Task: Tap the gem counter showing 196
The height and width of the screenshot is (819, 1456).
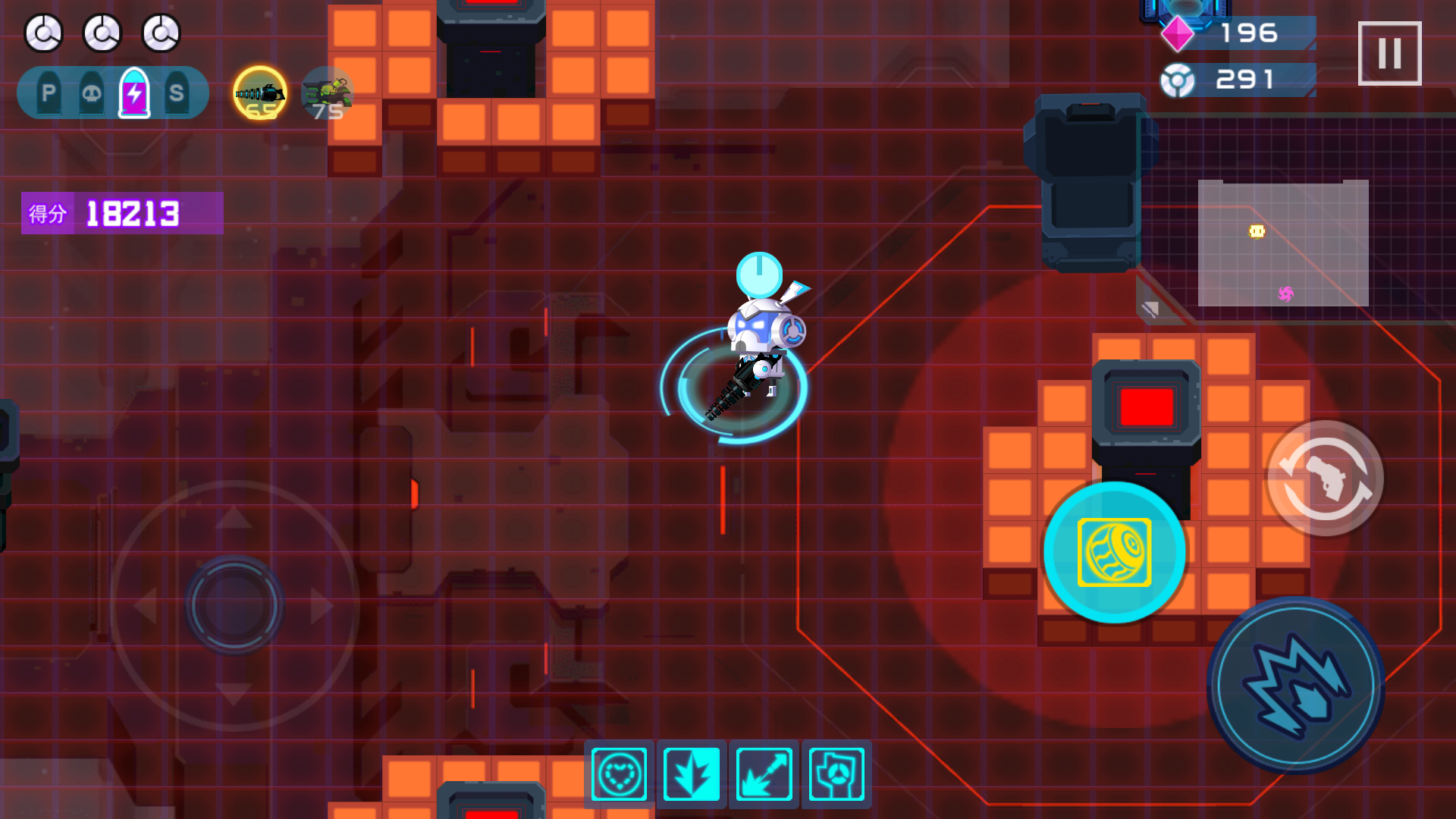Action: point(1248,33)
